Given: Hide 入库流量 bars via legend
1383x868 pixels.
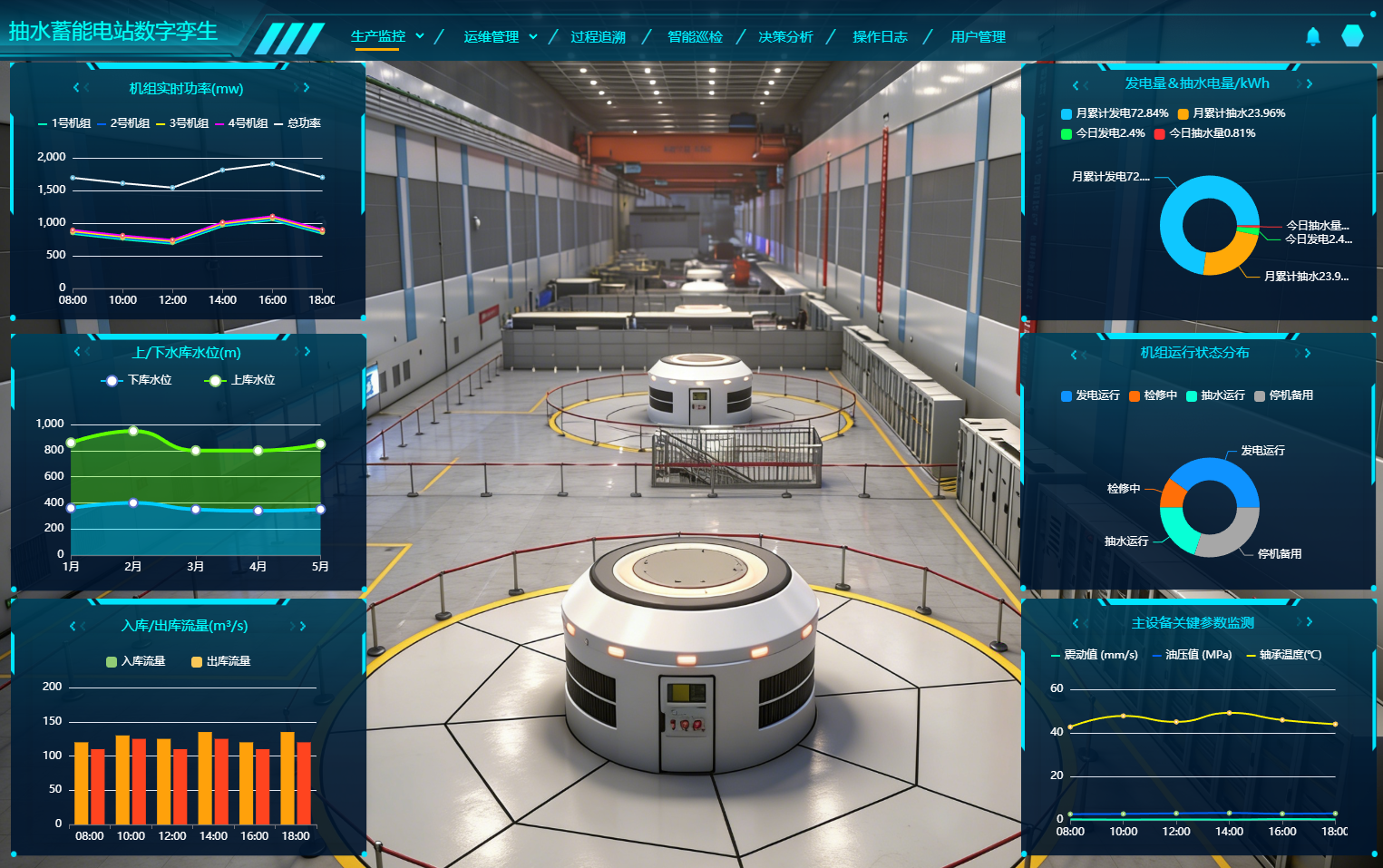Looking at the screenshot, I should [x=136, y=661].
